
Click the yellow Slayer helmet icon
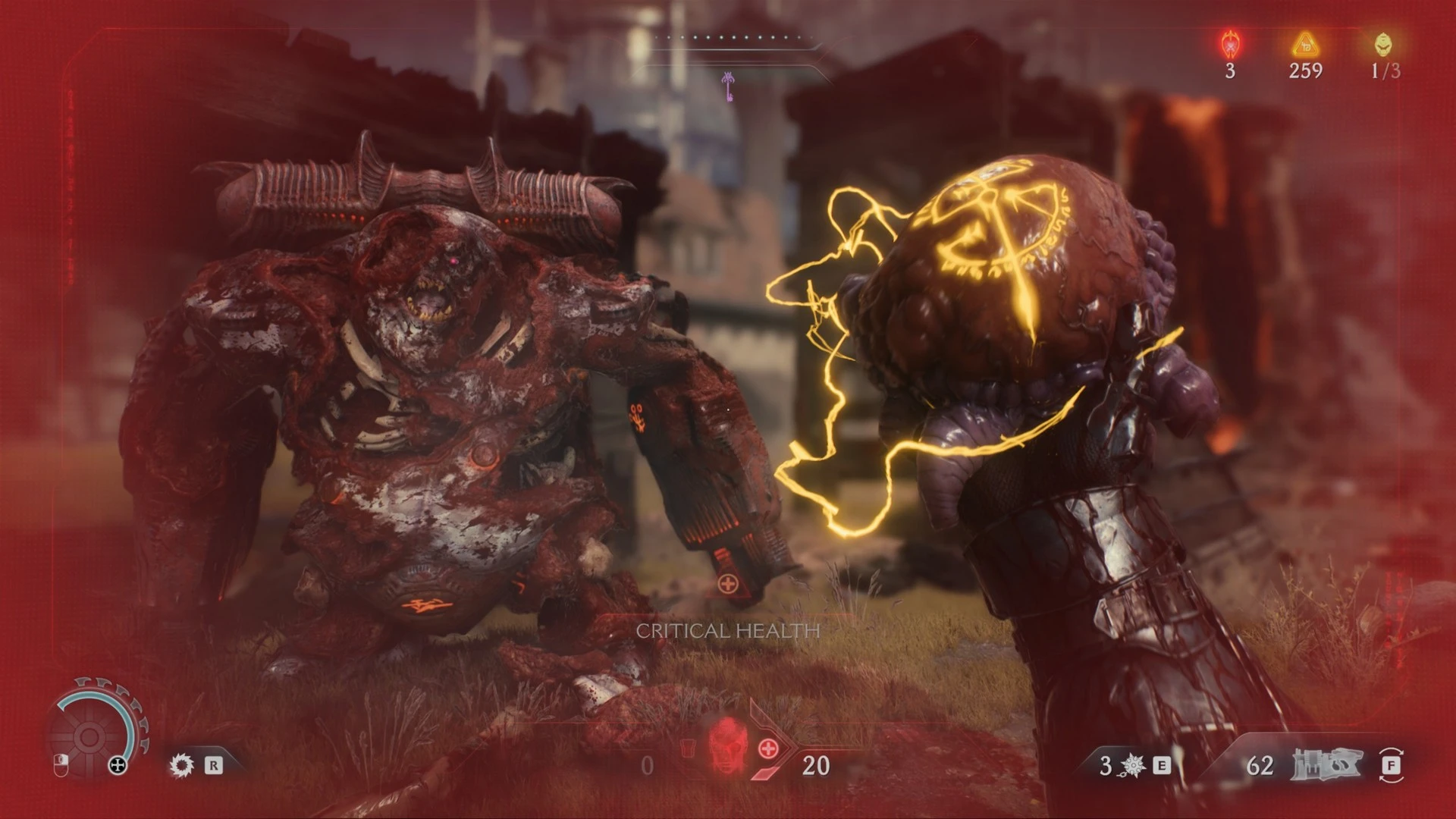click(1383, 45)
